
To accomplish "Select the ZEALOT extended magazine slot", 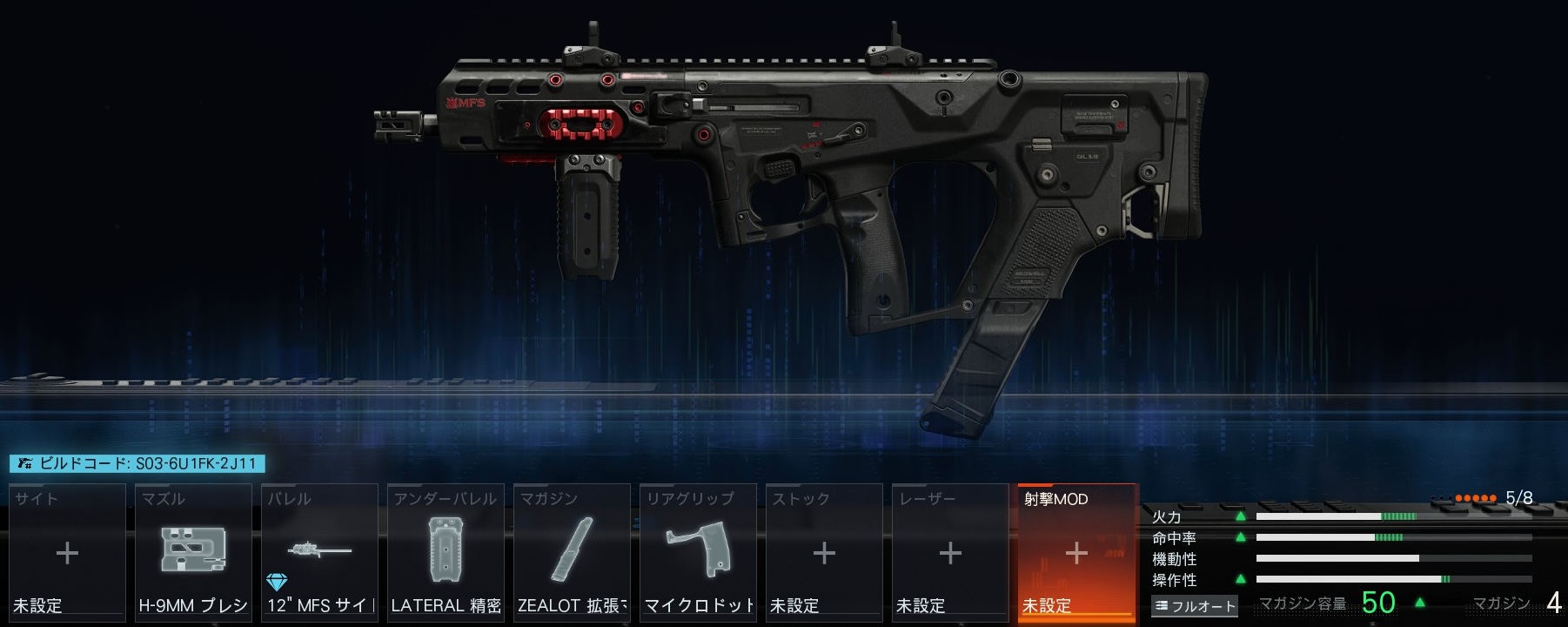I will (572, 552).
